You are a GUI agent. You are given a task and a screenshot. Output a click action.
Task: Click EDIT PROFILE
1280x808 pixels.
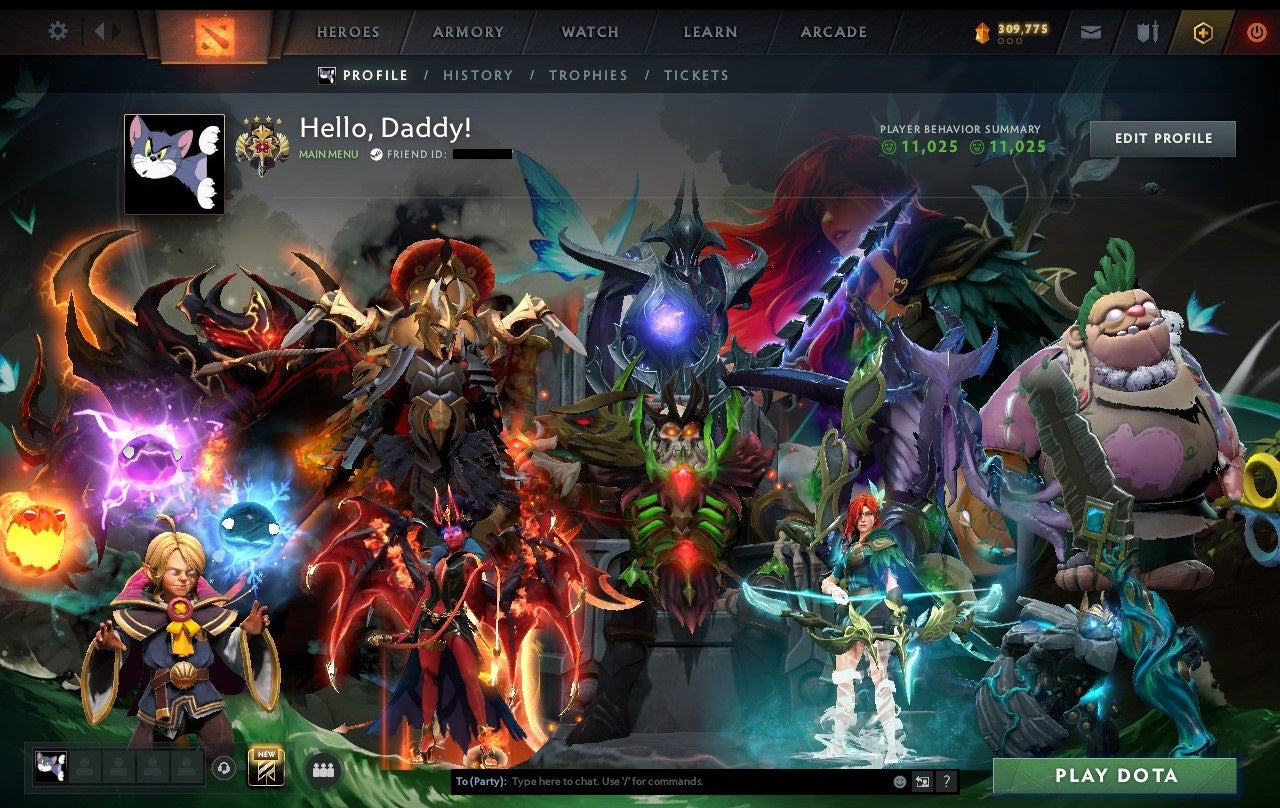pyautogui.click(x=1163, y=138)
